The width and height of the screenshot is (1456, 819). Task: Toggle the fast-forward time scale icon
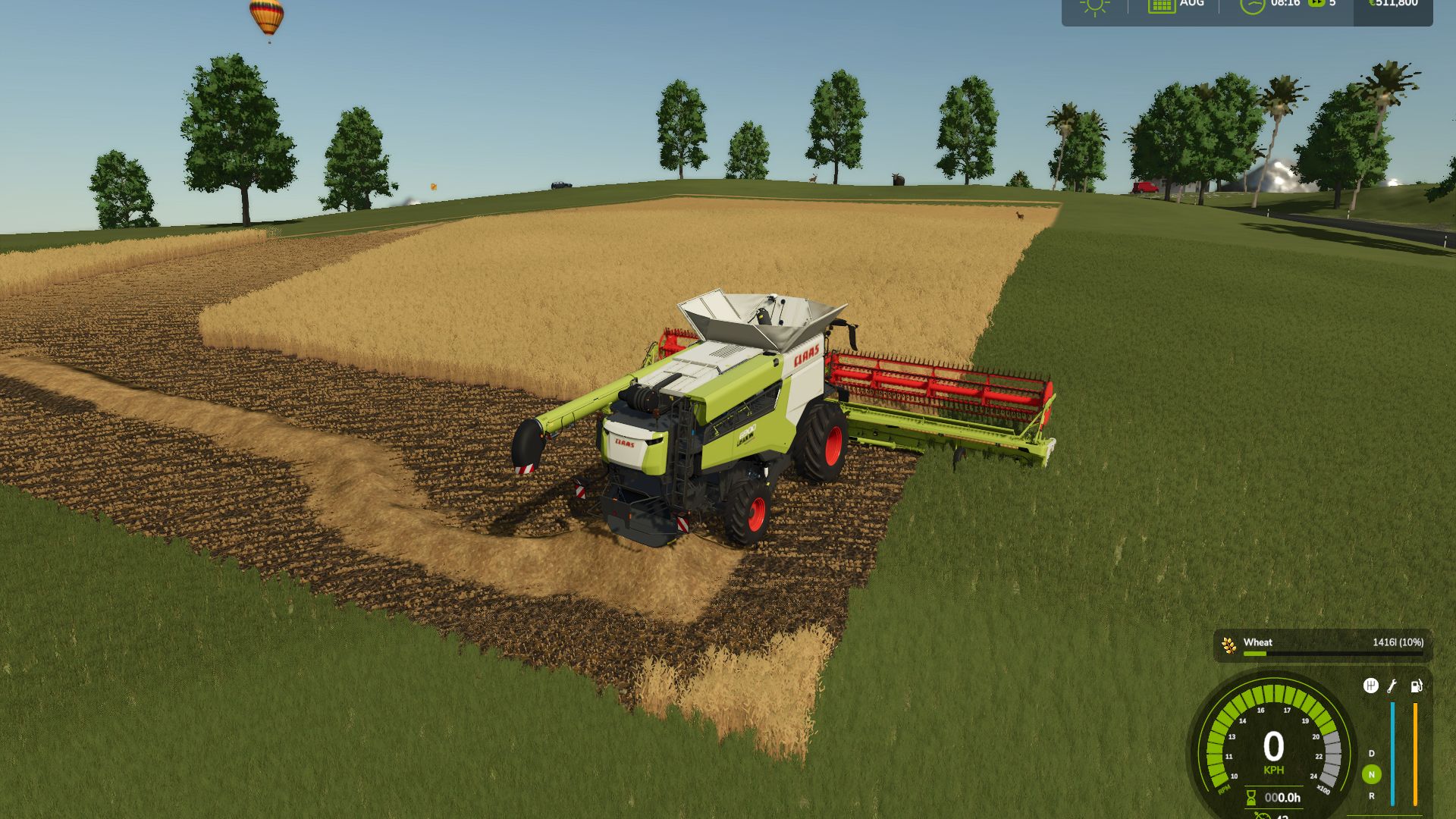(1316, 4)
